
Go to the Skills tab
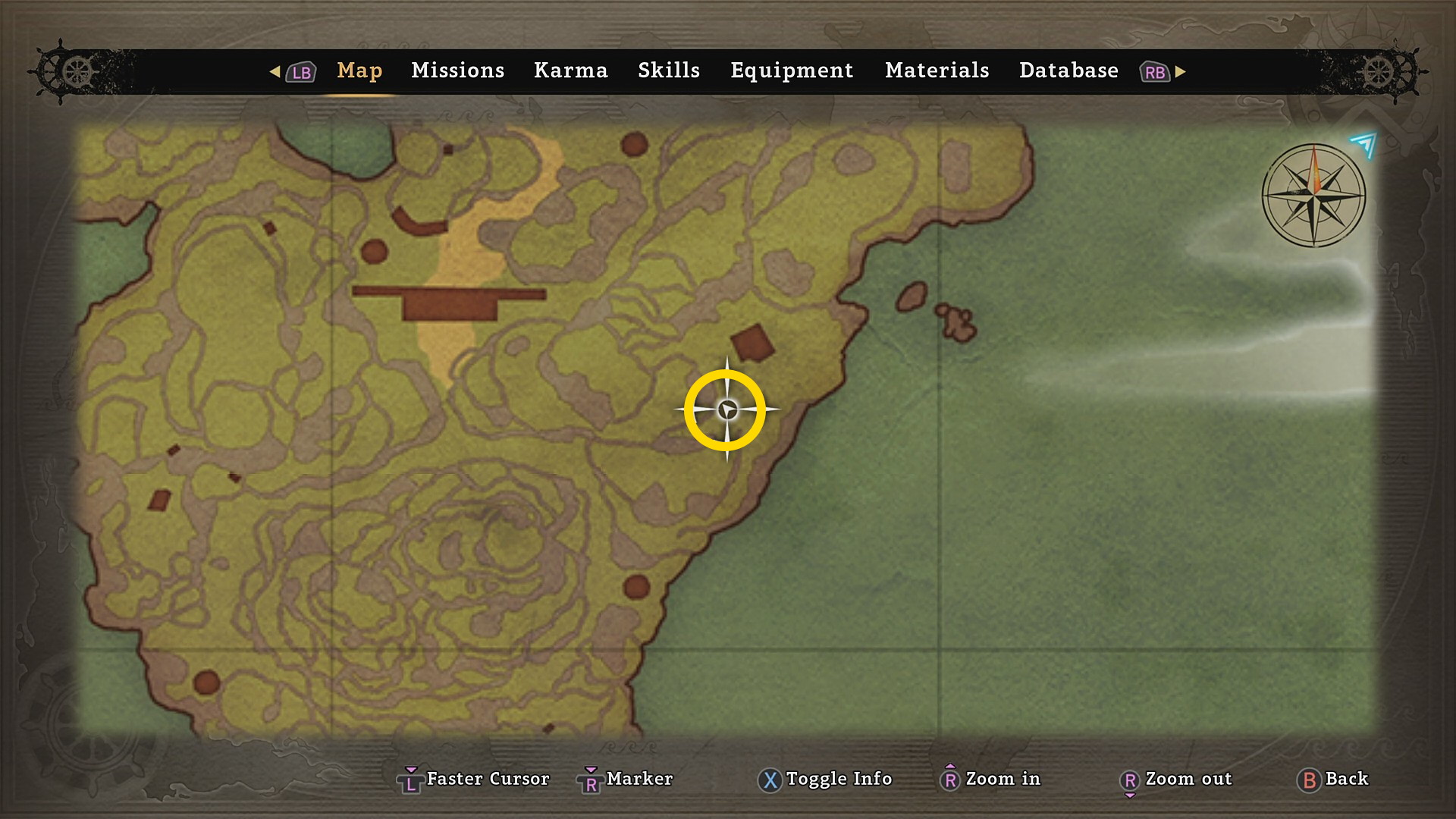click(668, 71)
